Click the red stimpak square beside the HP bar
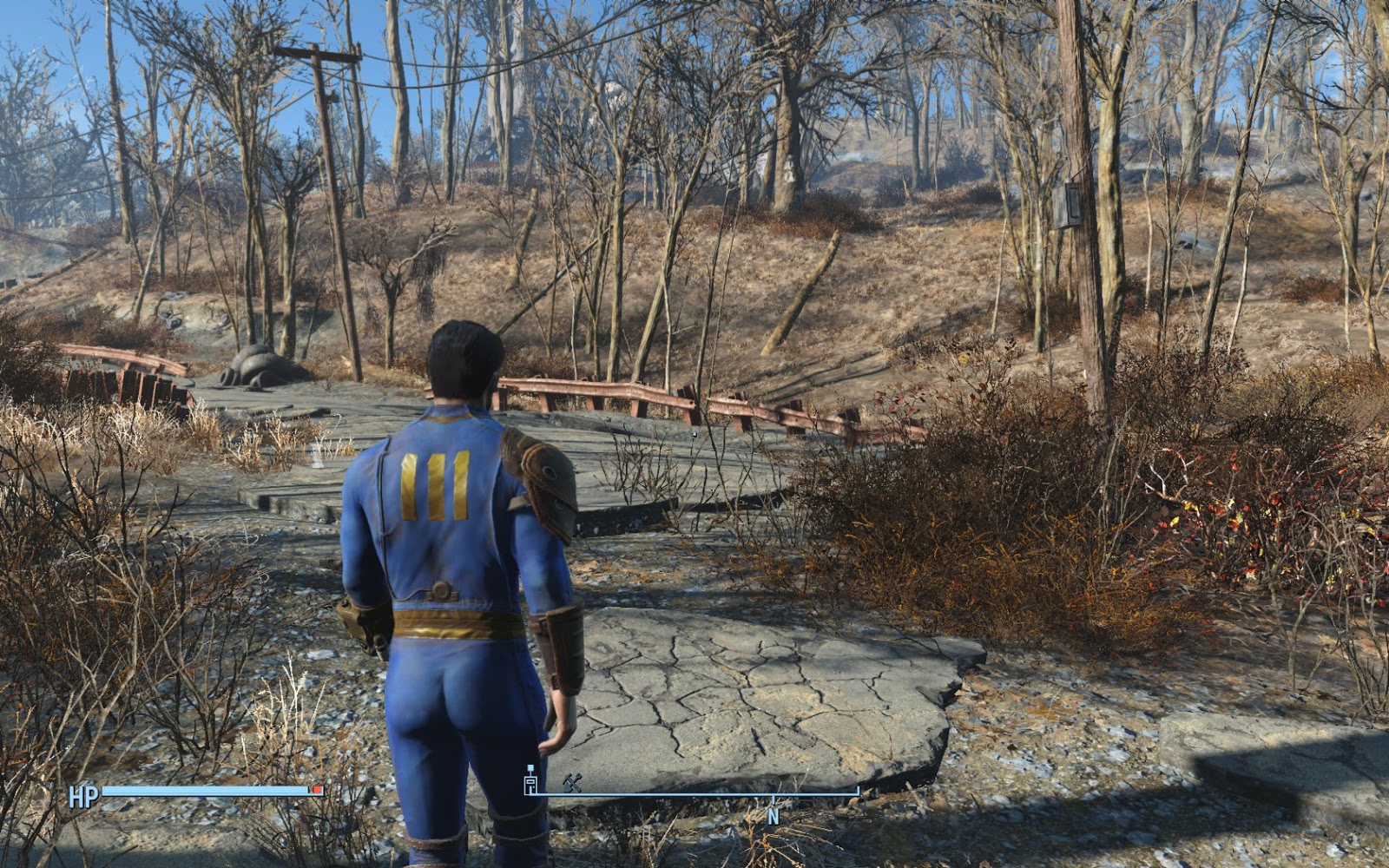 coord(316,789)
